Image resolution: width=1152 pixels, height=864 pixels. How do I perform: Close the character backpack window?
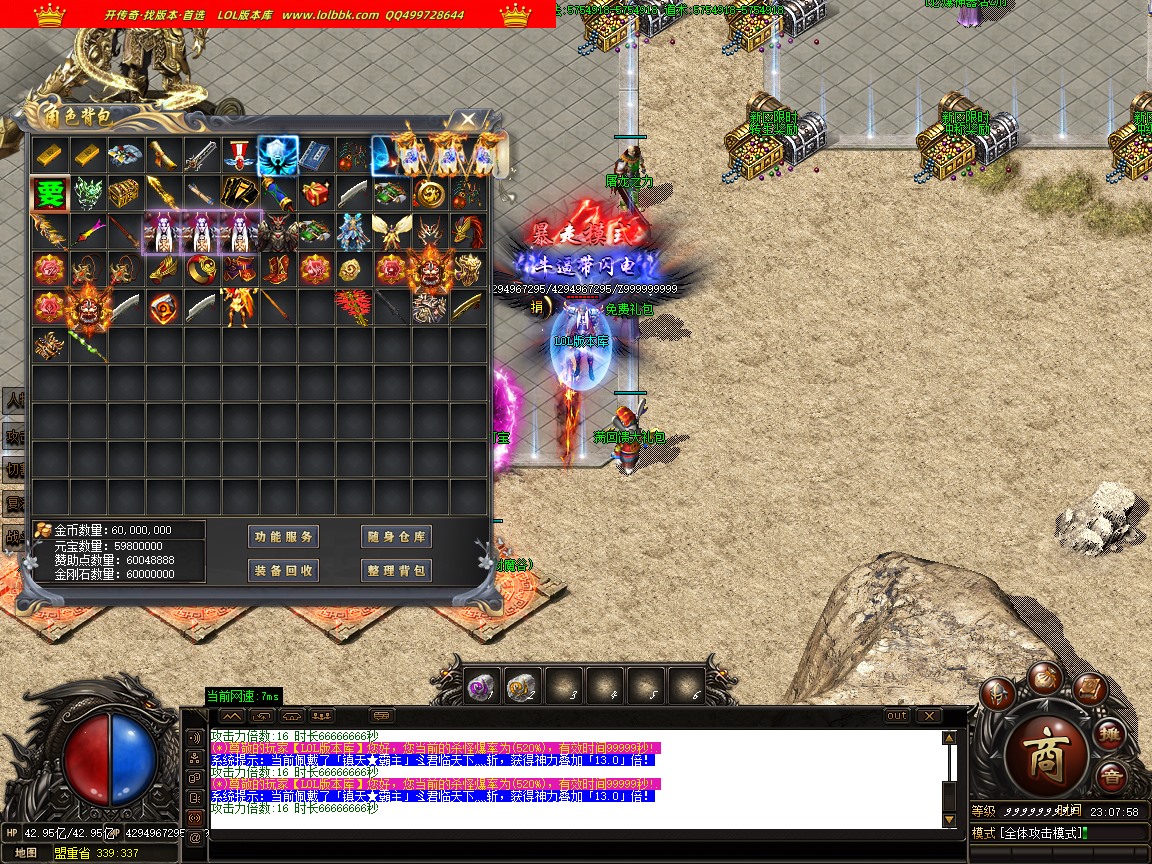[x=468, y=120]
